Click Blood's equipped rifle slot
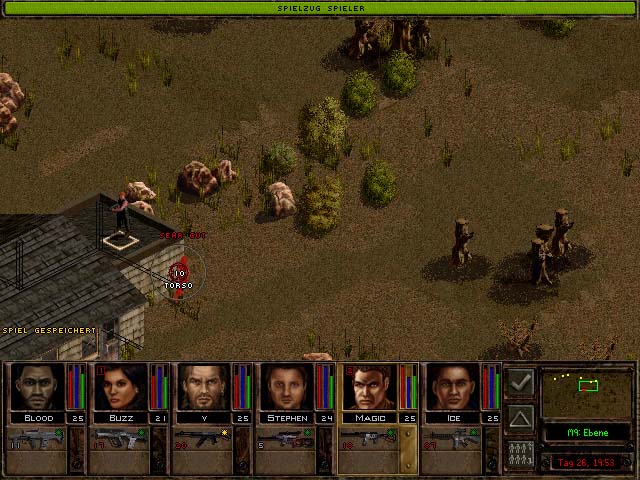The image size is (640, 480). tap(37, 440)
